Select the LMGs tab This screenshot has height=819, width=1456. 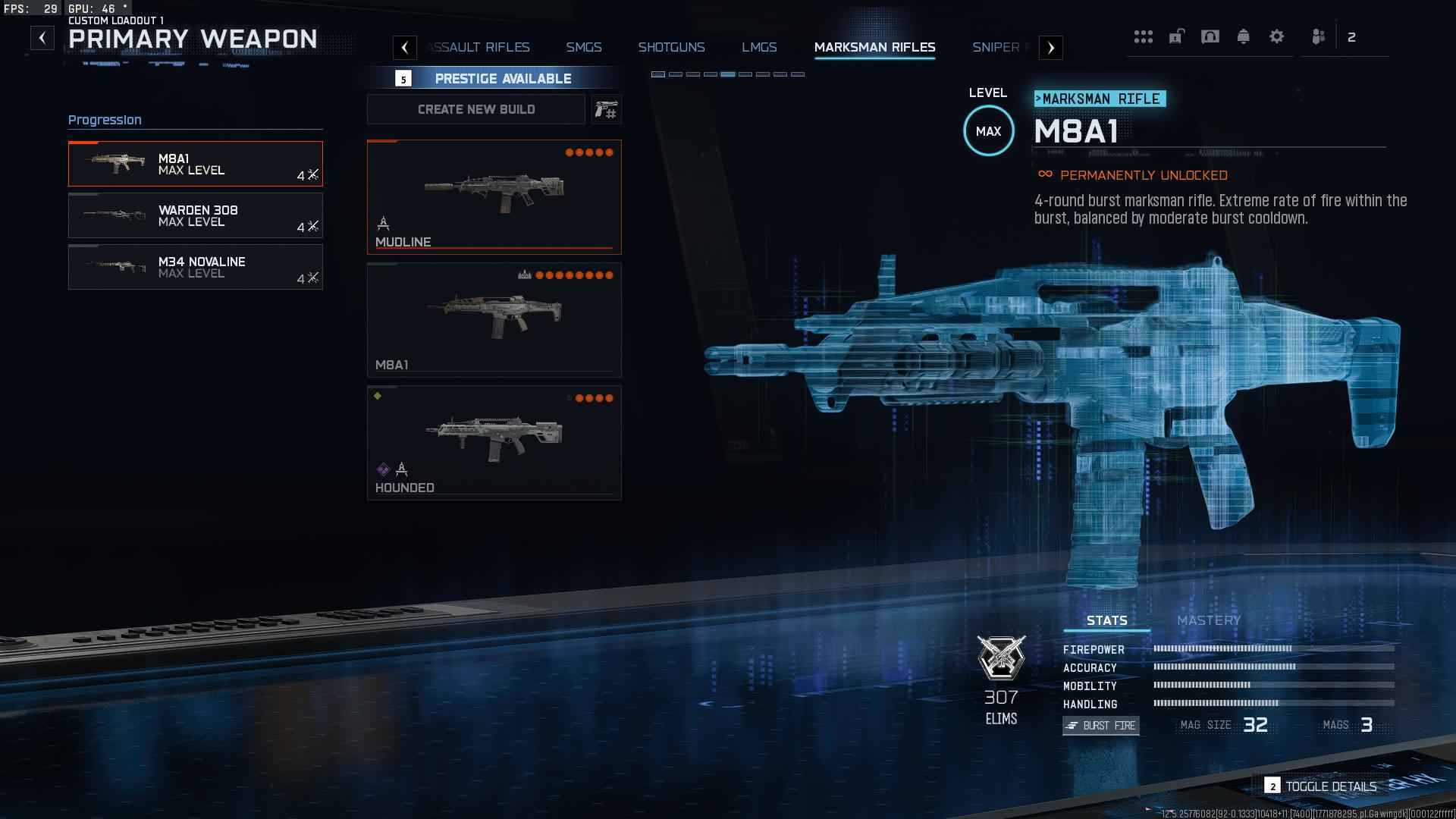(759, 47)
